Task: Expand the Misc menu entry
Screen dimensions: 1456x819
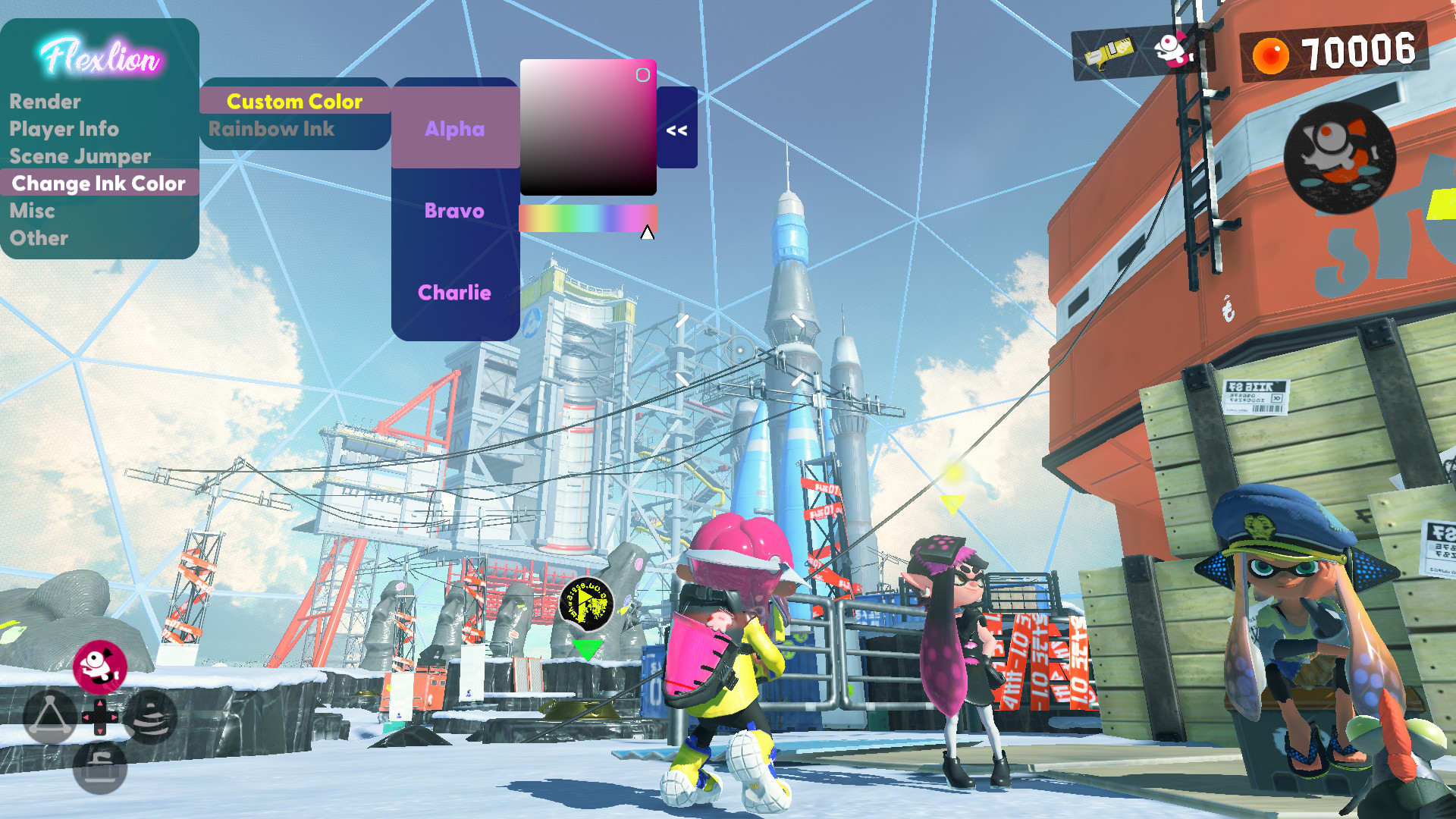Action: pos(32,211)
